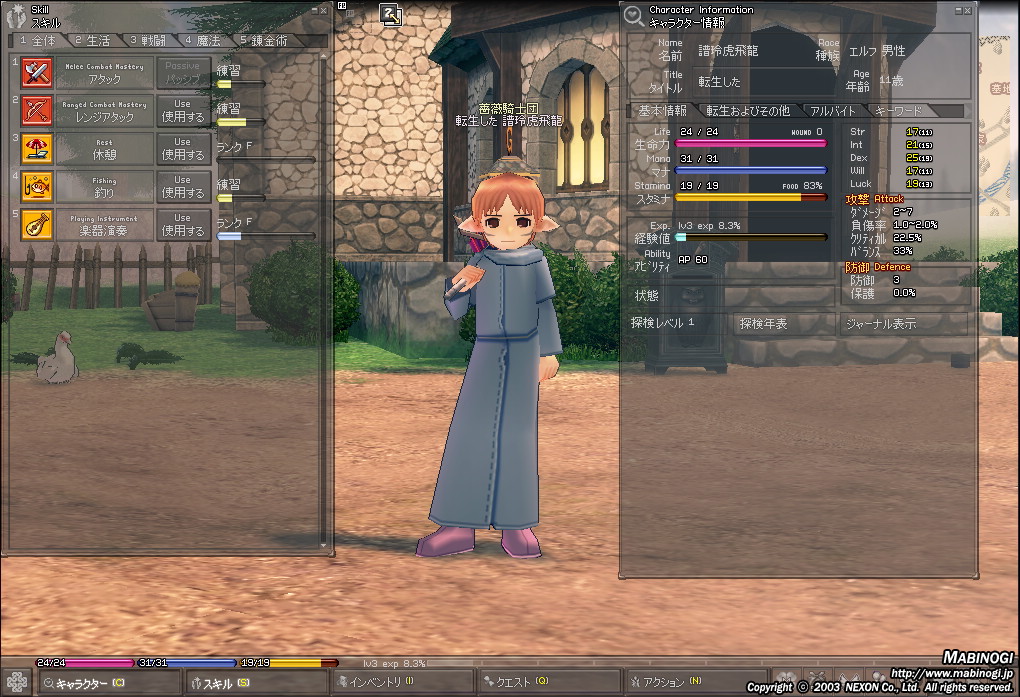Screen dimensions: 1020x697
Task: Select the 魔法 (Magic) skill tab
Action: point(201,41)
